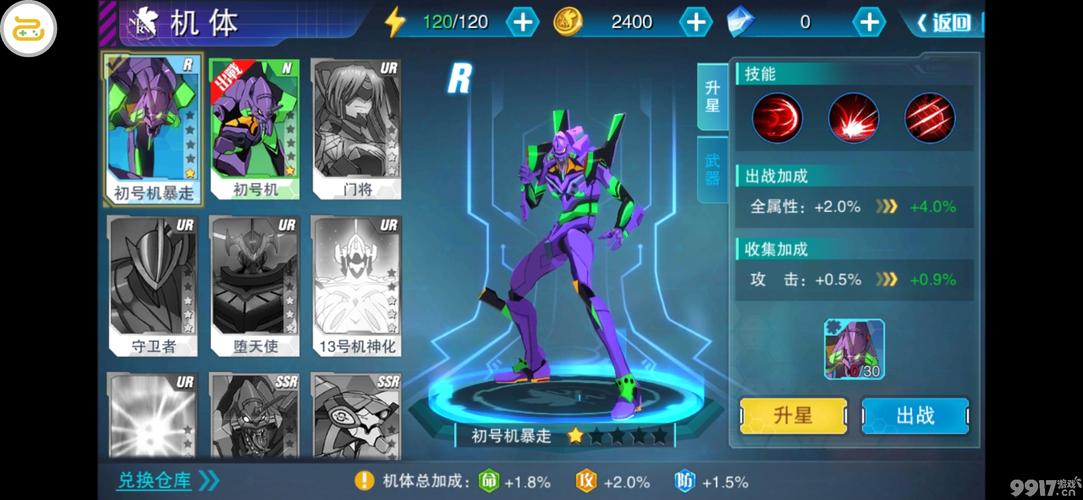Tap the yellow 升星 upgrade button
The width and height of the screenshot is (1083, 500).
point(793,416)
